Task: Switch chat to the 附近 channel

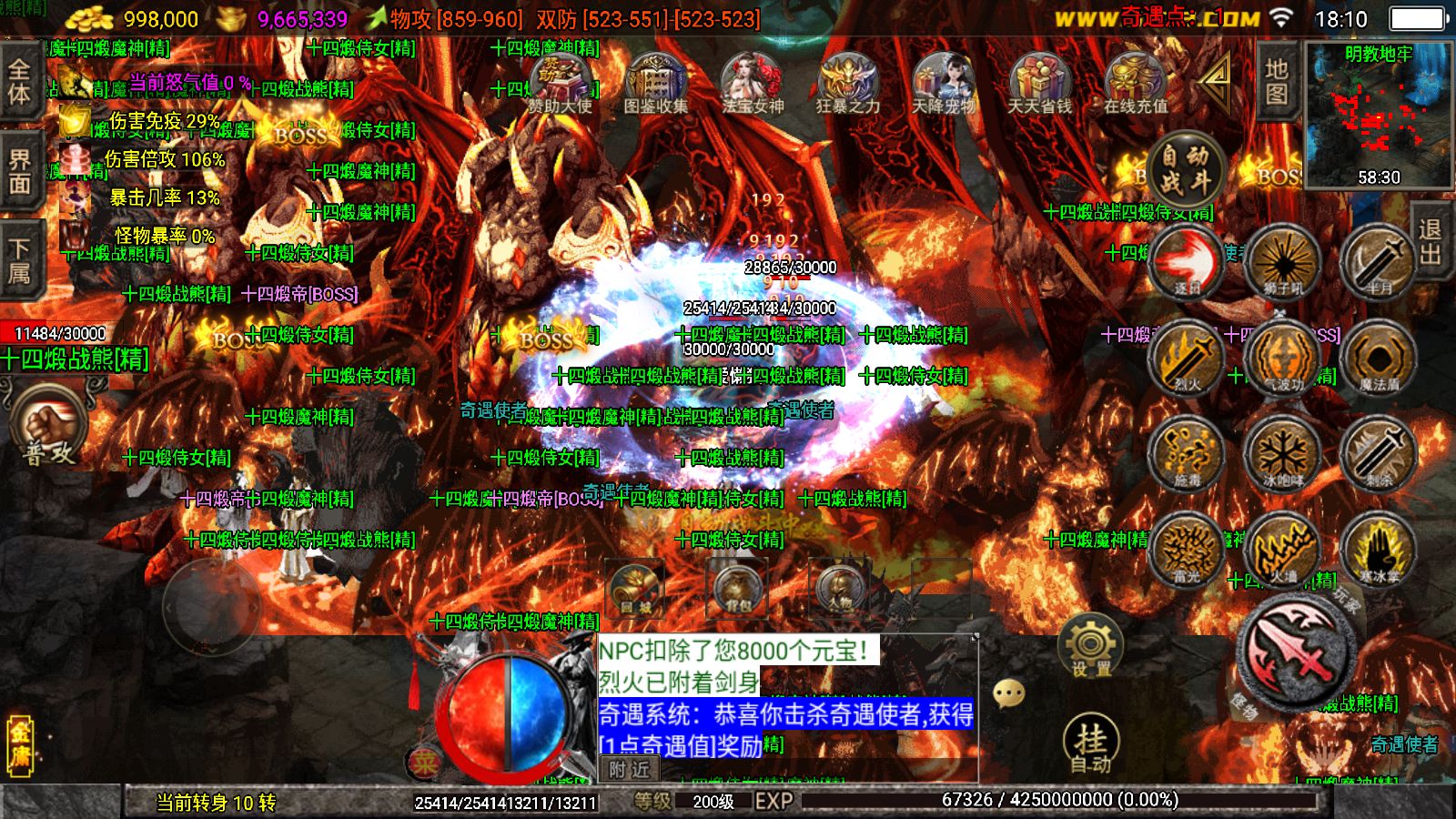Action: click(630, 770)
